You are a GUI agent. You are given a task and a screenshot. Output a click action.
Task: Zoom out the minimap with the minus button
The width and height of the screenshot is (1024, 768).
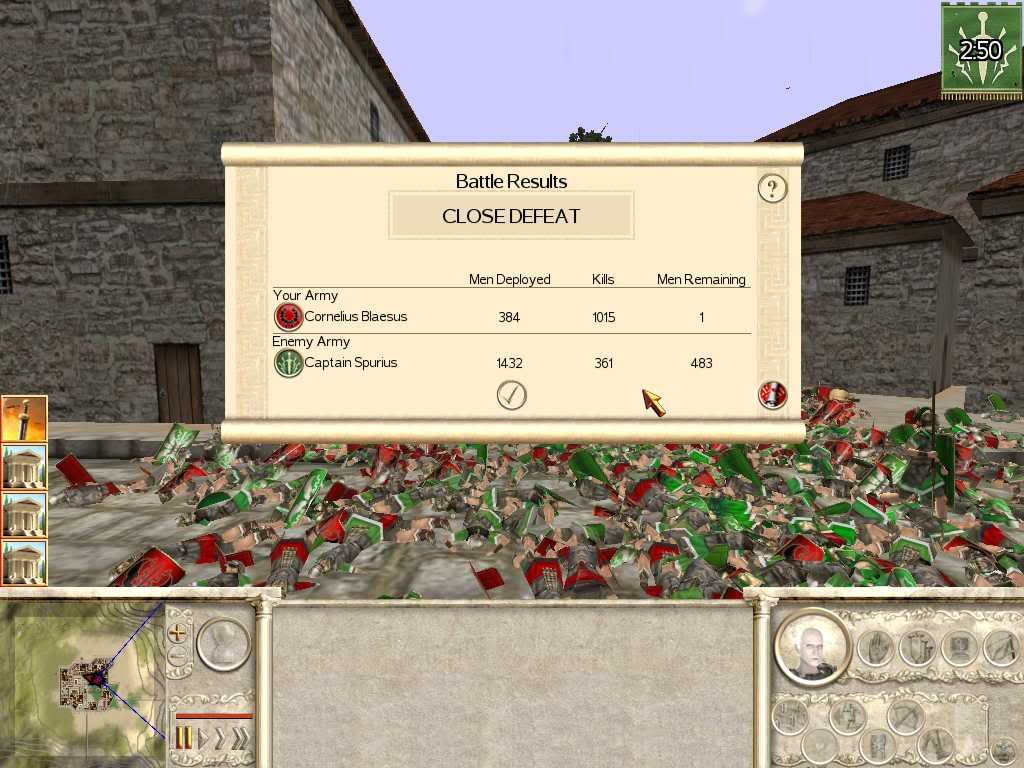point(179,657)
